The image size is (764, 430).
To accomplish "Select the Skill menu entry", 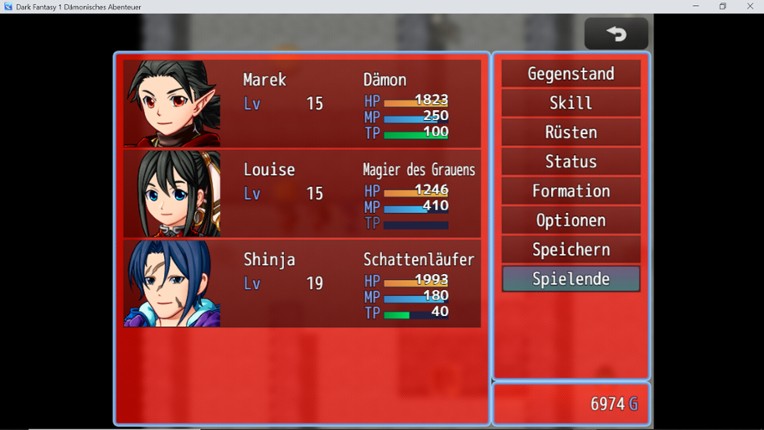I will click(x=571, y=103).
